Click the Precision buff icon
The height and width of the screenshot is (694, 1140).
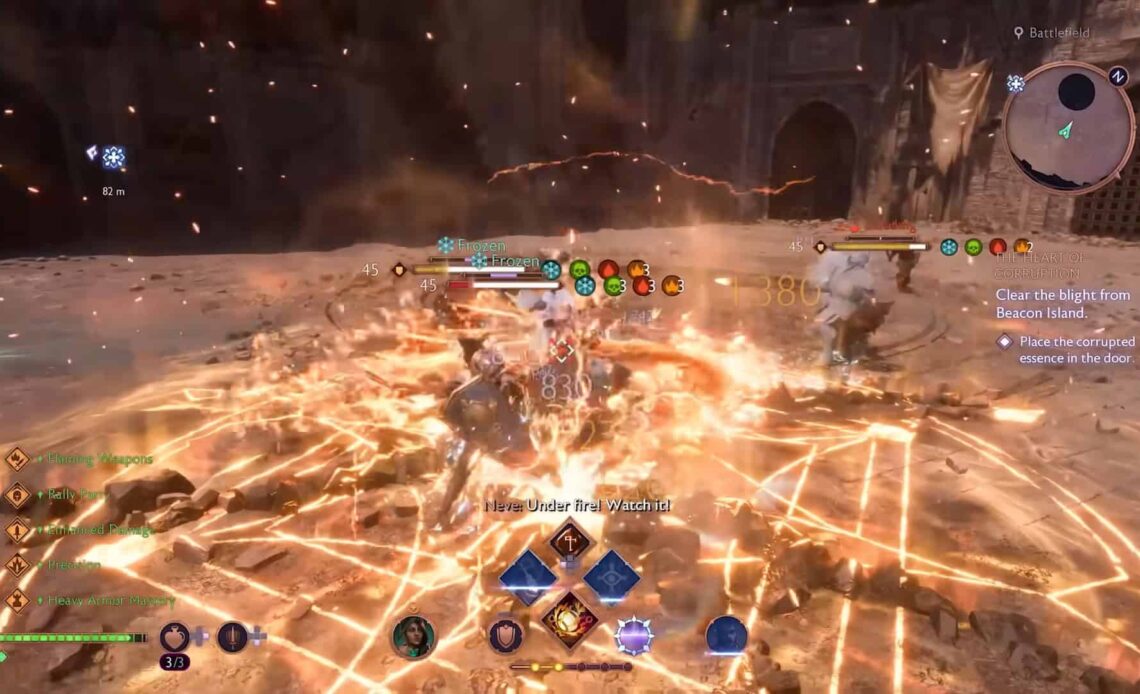point(17,565)
